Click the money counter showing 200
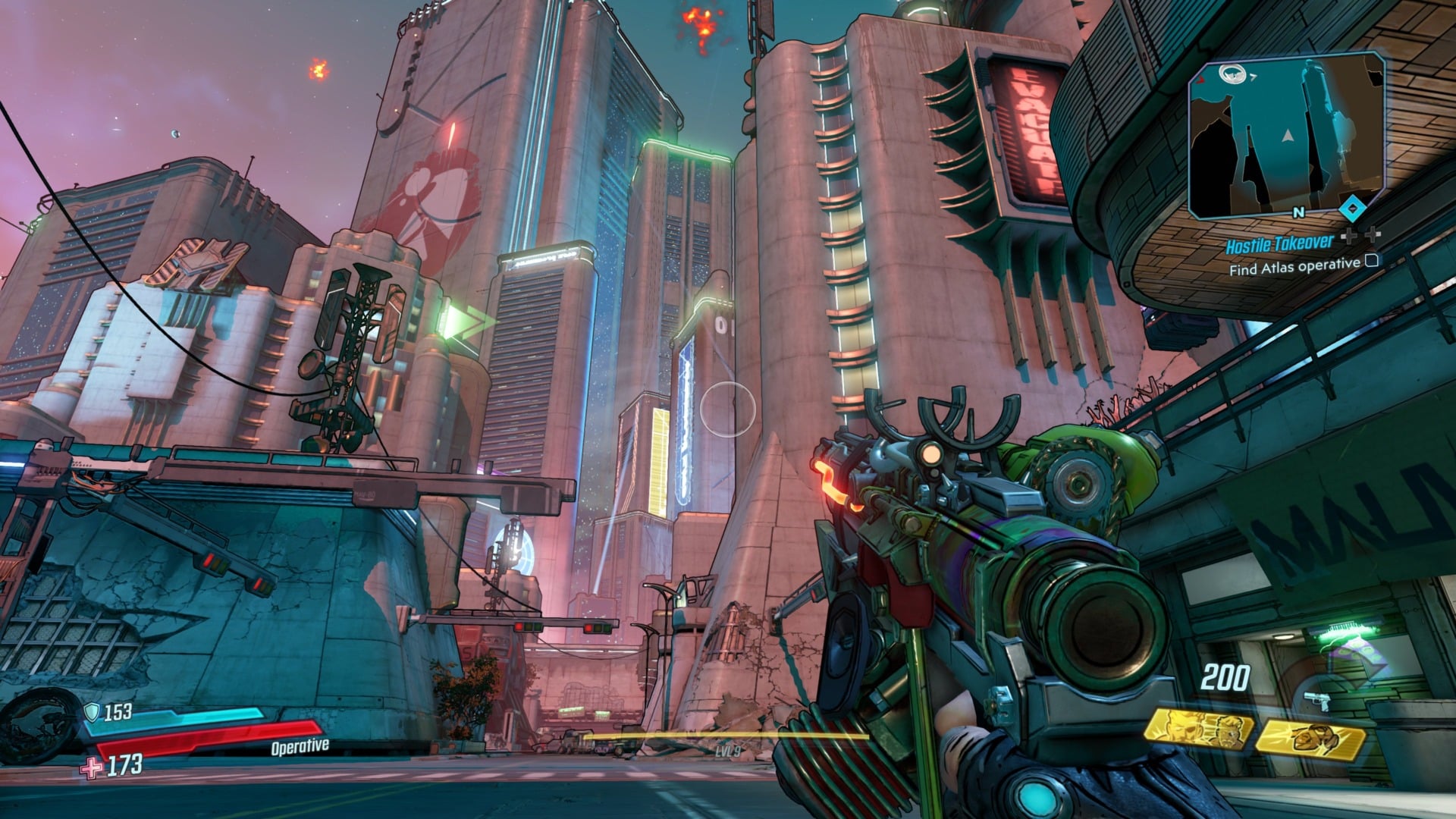1456x819 pixels. (1226, 676)
